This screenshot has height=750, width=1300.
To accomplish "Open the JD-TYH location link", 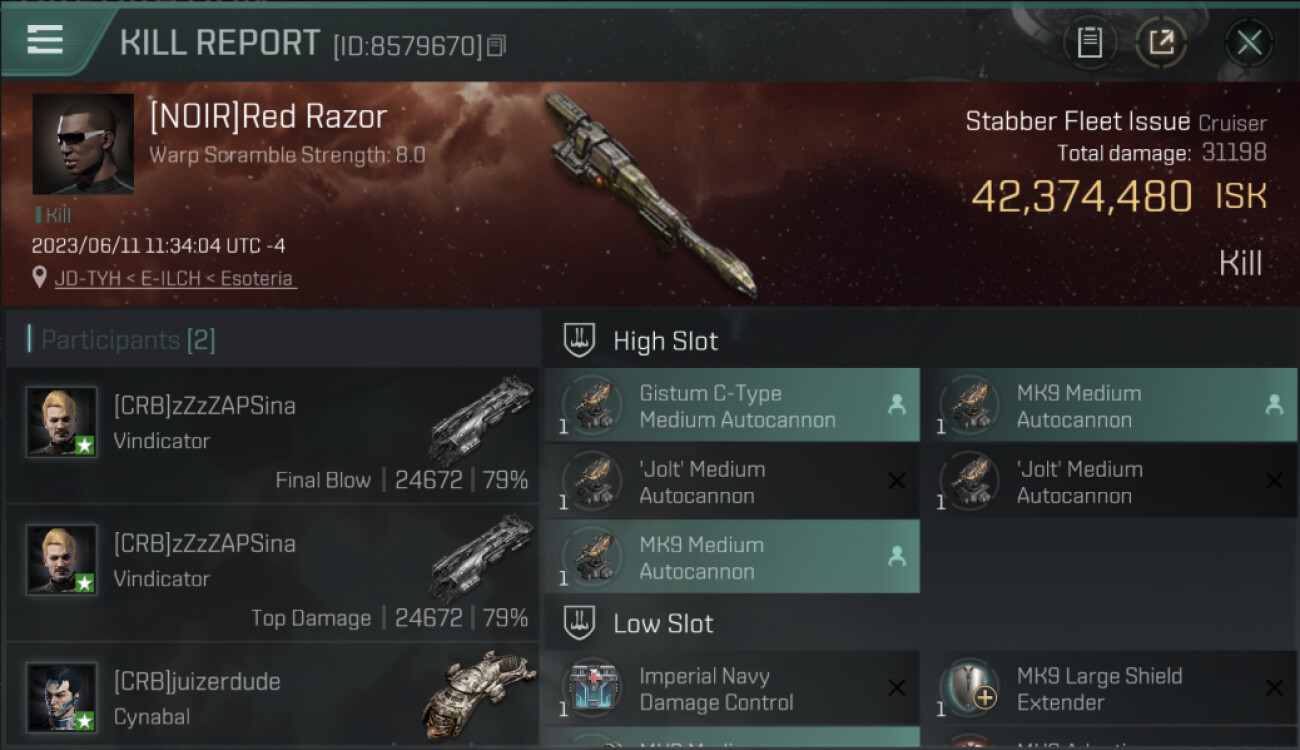I will pyautogui.click(x=175, y=279).
